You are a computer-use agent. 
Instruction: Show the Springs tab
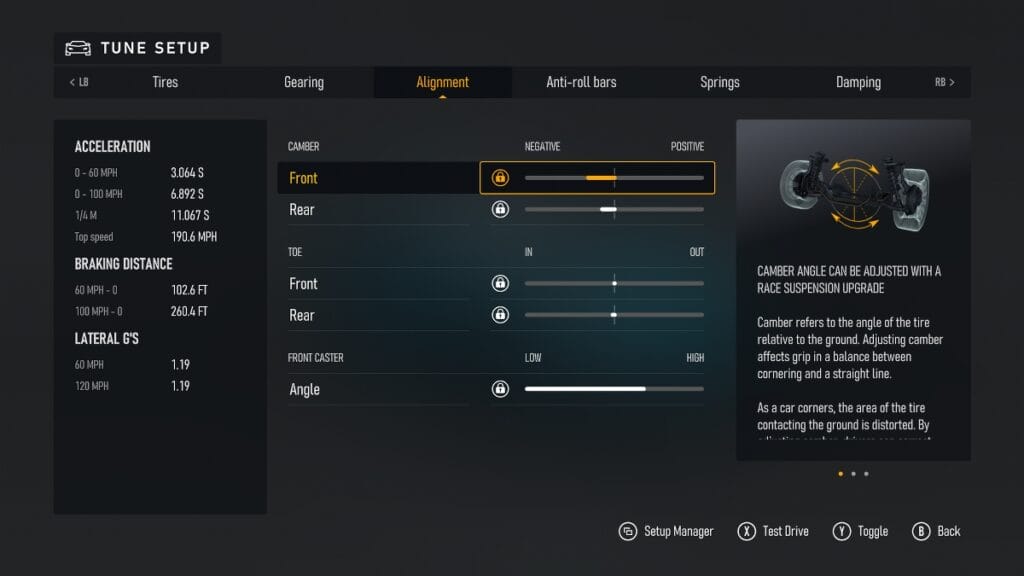pyautogui.click(x=719, y=82)
